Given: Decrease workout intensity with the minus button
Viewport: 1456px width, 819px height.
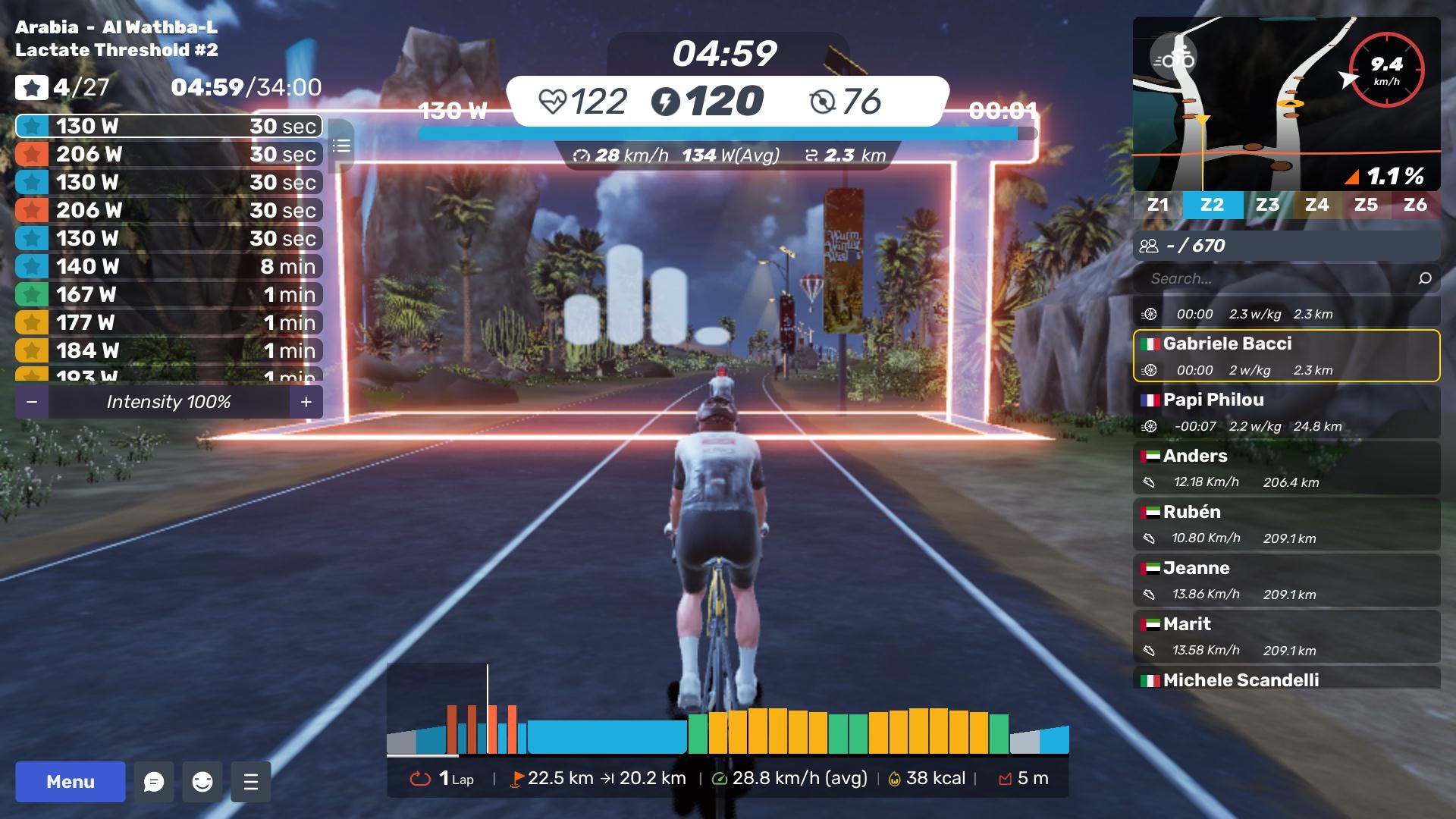Looking at the screenshot, I should pos(32,402).
